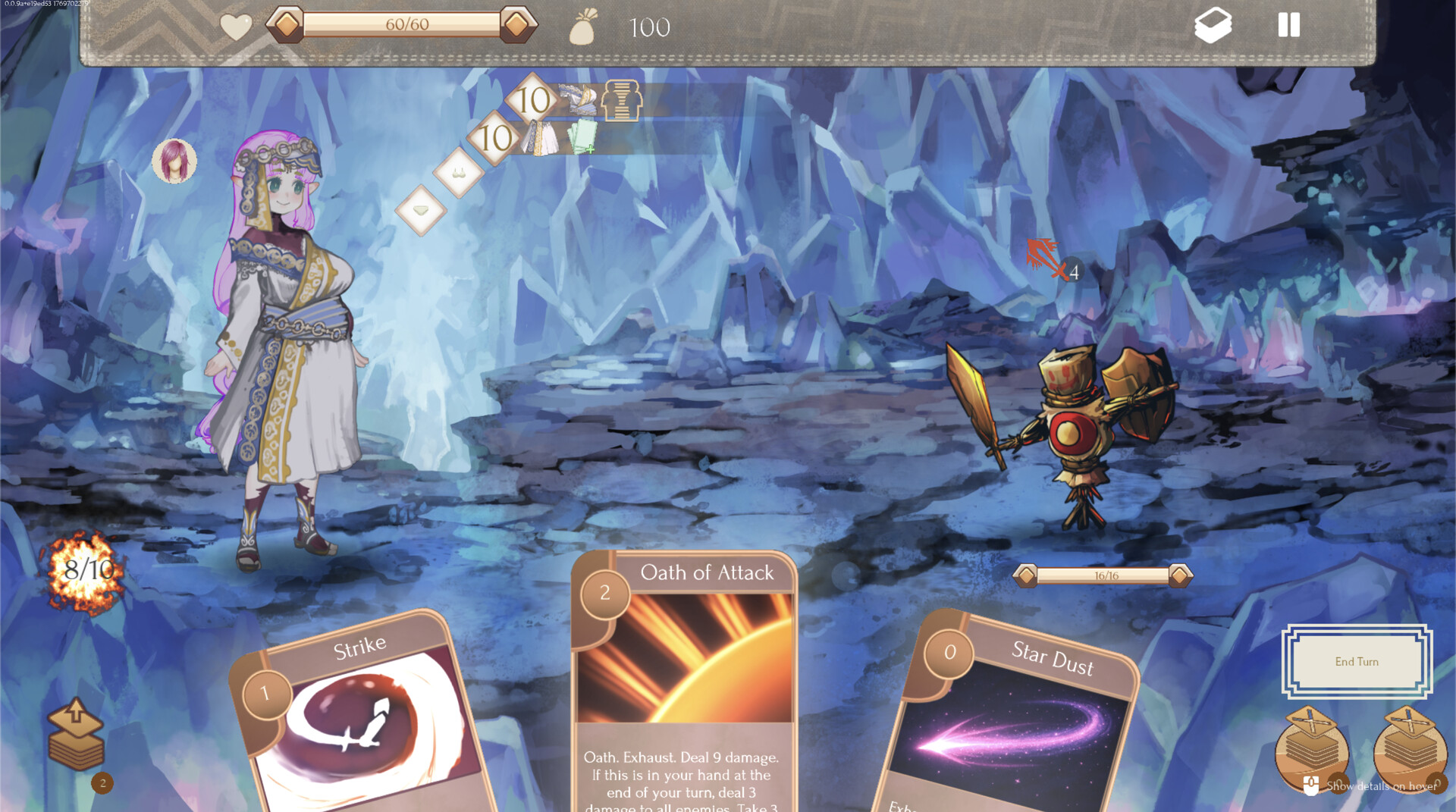Click the bra slot diamond below the skirt
The image size is (1456, 812).
click(459, 174)
